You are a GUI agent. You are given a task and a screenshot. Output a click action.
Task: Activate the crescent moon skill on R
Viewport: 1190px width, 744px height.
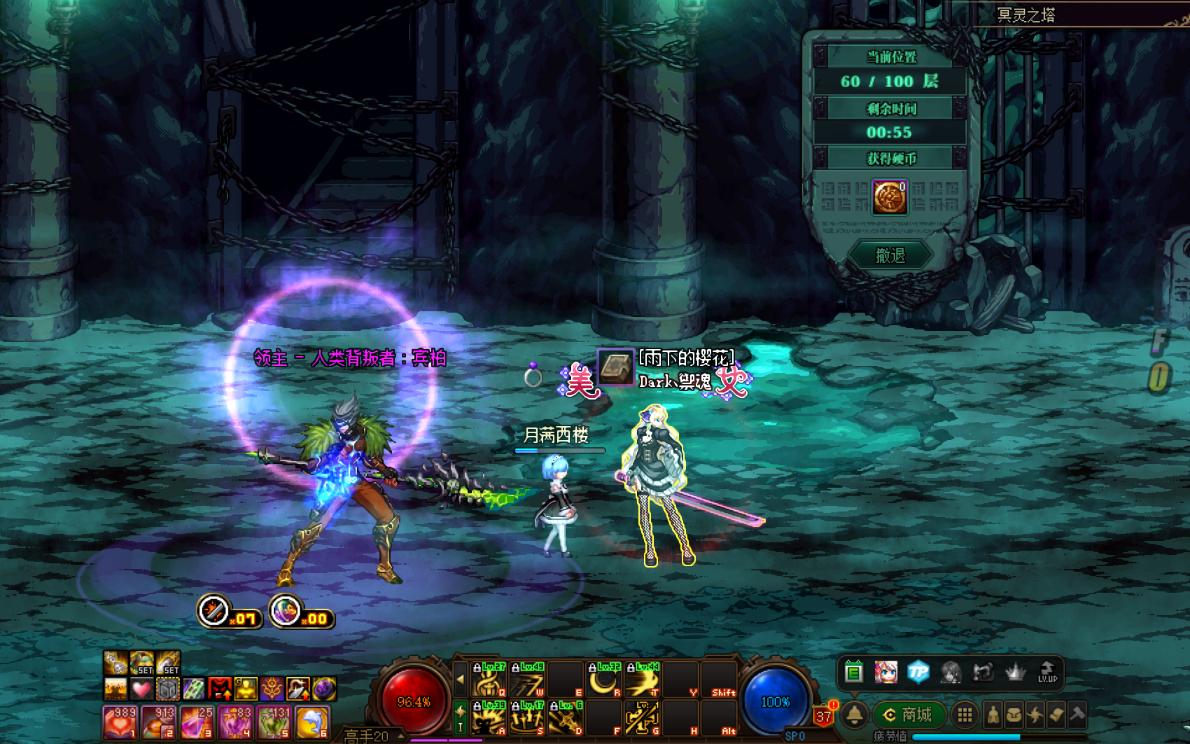(604, 680)
